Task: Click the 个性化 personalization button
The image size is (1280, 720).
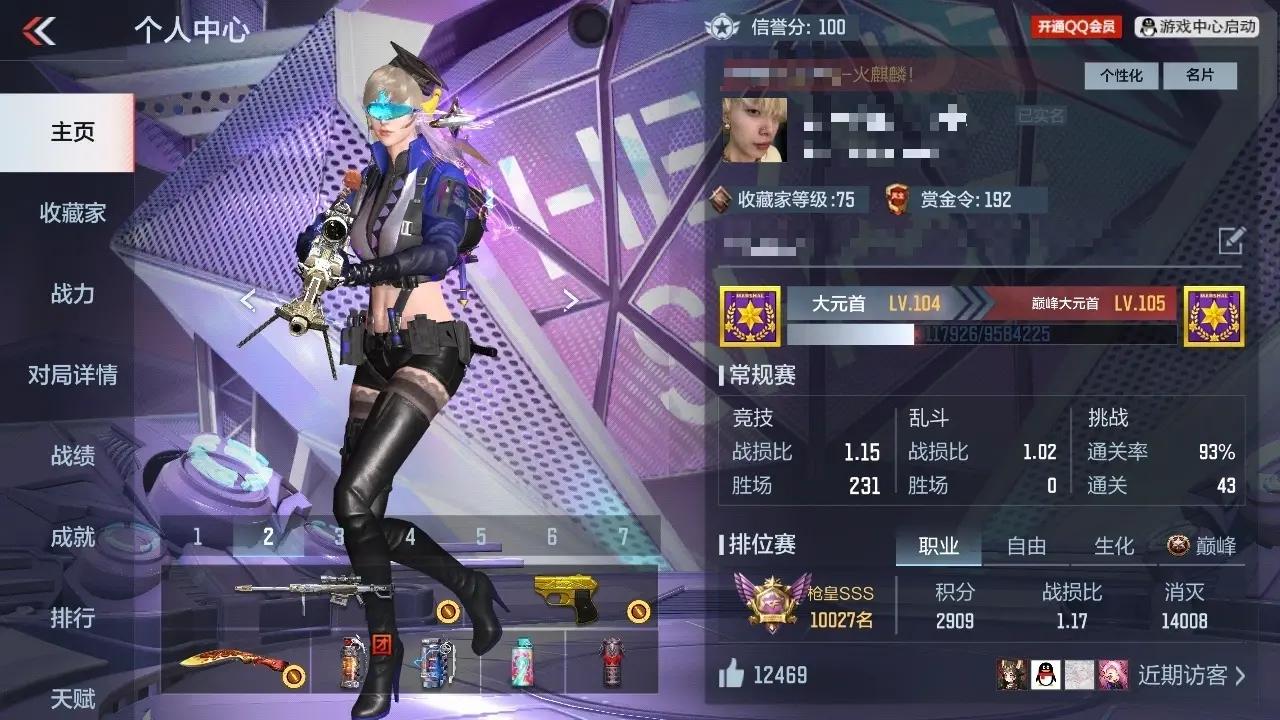Action: [x=1121, y=76]
